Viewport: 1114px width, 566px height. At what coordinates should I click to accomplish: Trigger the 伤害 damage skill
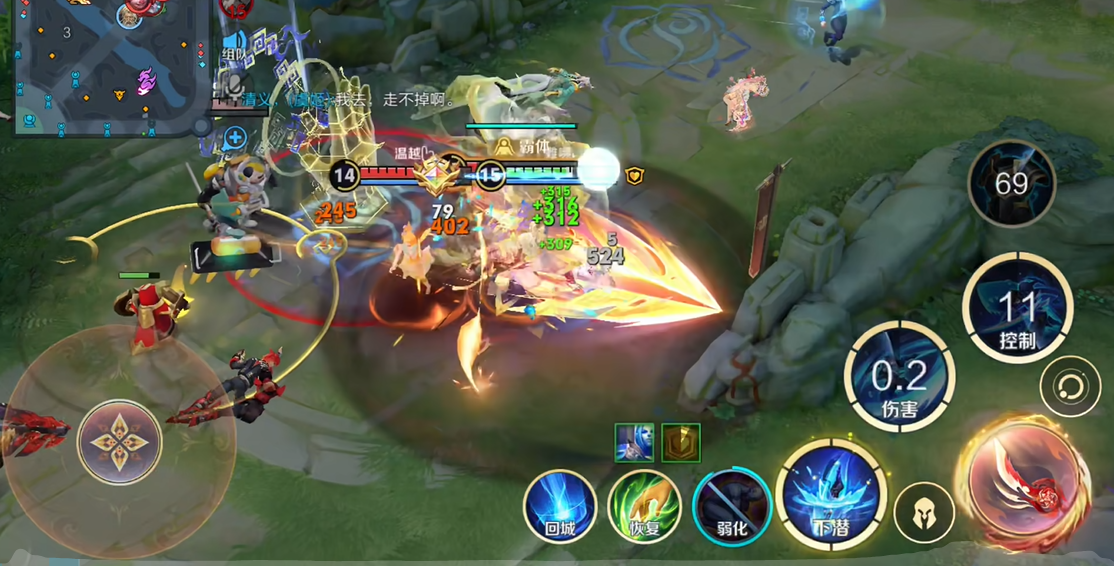899,378
